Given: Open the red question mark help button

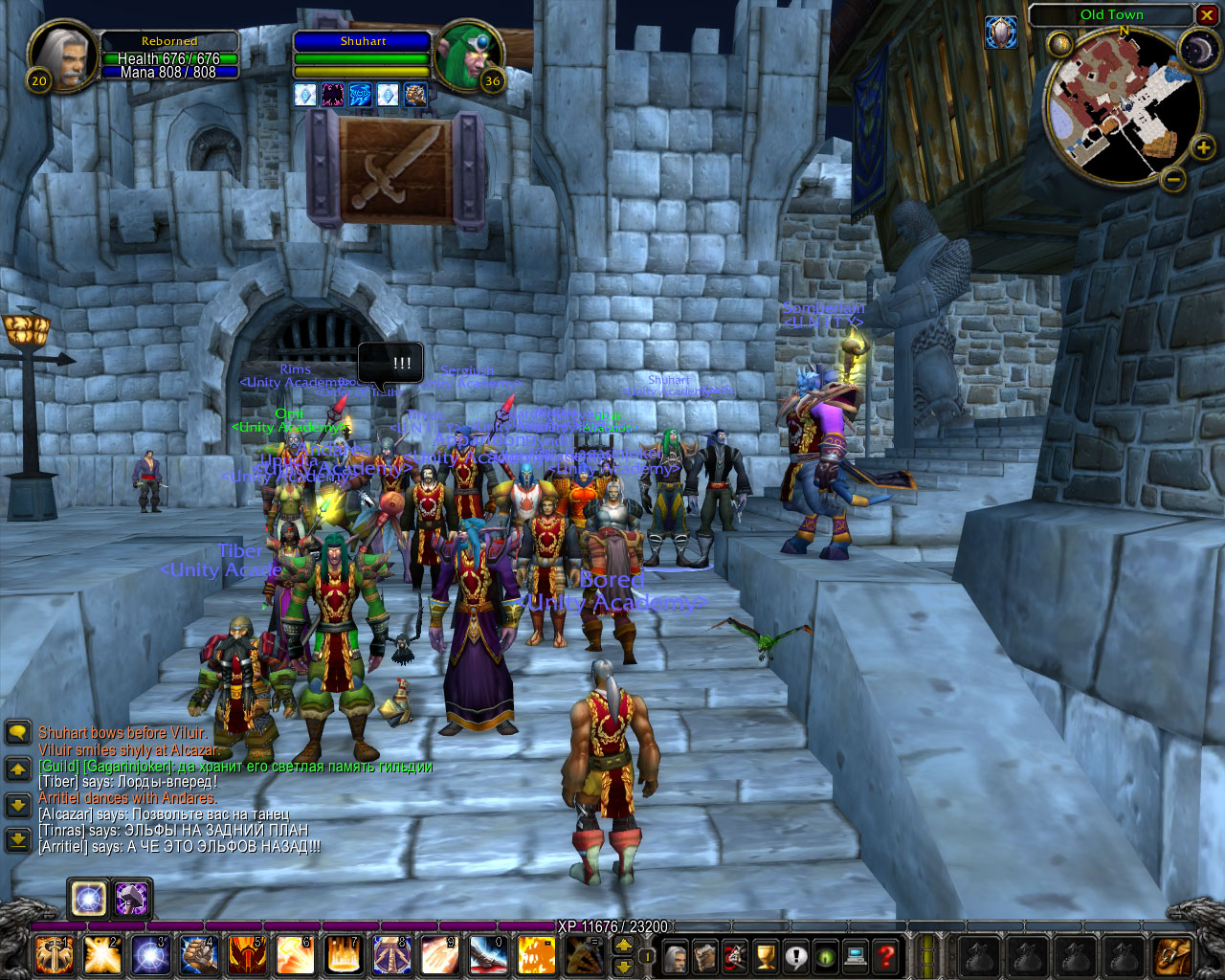Looking at the screenshot, I should [886, 956].
